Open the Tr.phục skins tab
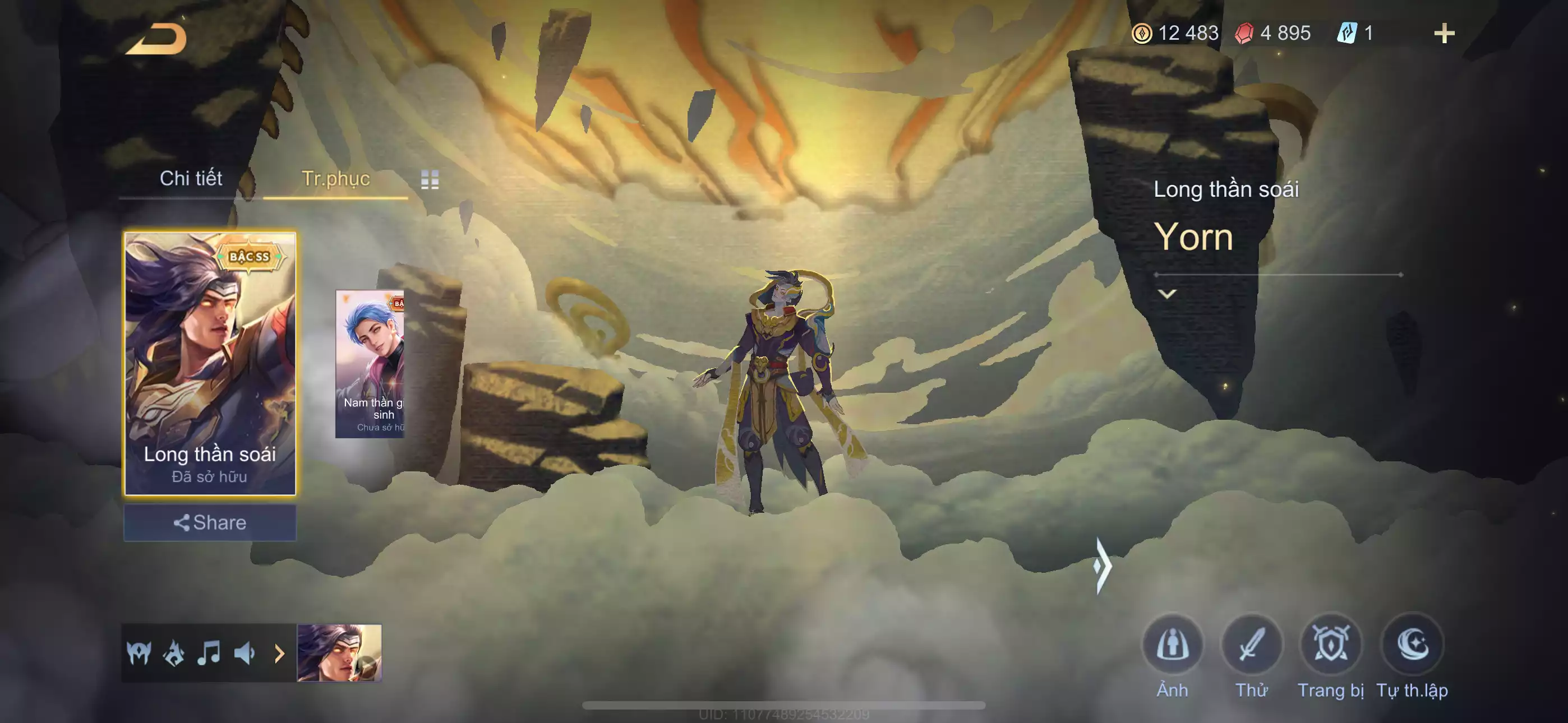Image resolution: width=1568 pixels, height=723 pixels. tap(335, 178)
